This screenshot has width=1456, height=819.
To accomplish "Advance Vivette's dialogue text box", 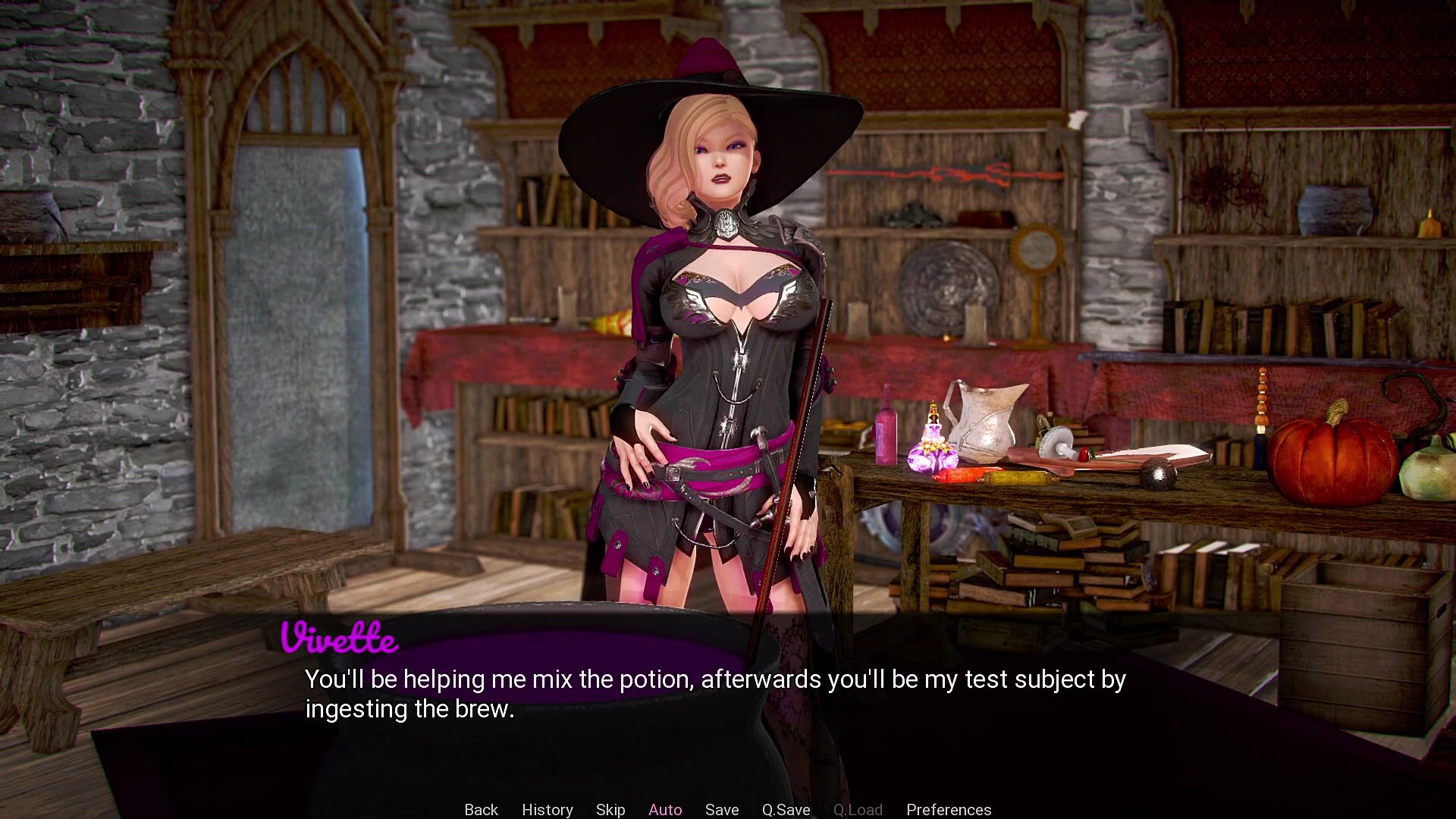I will click(x=714, y=693).
